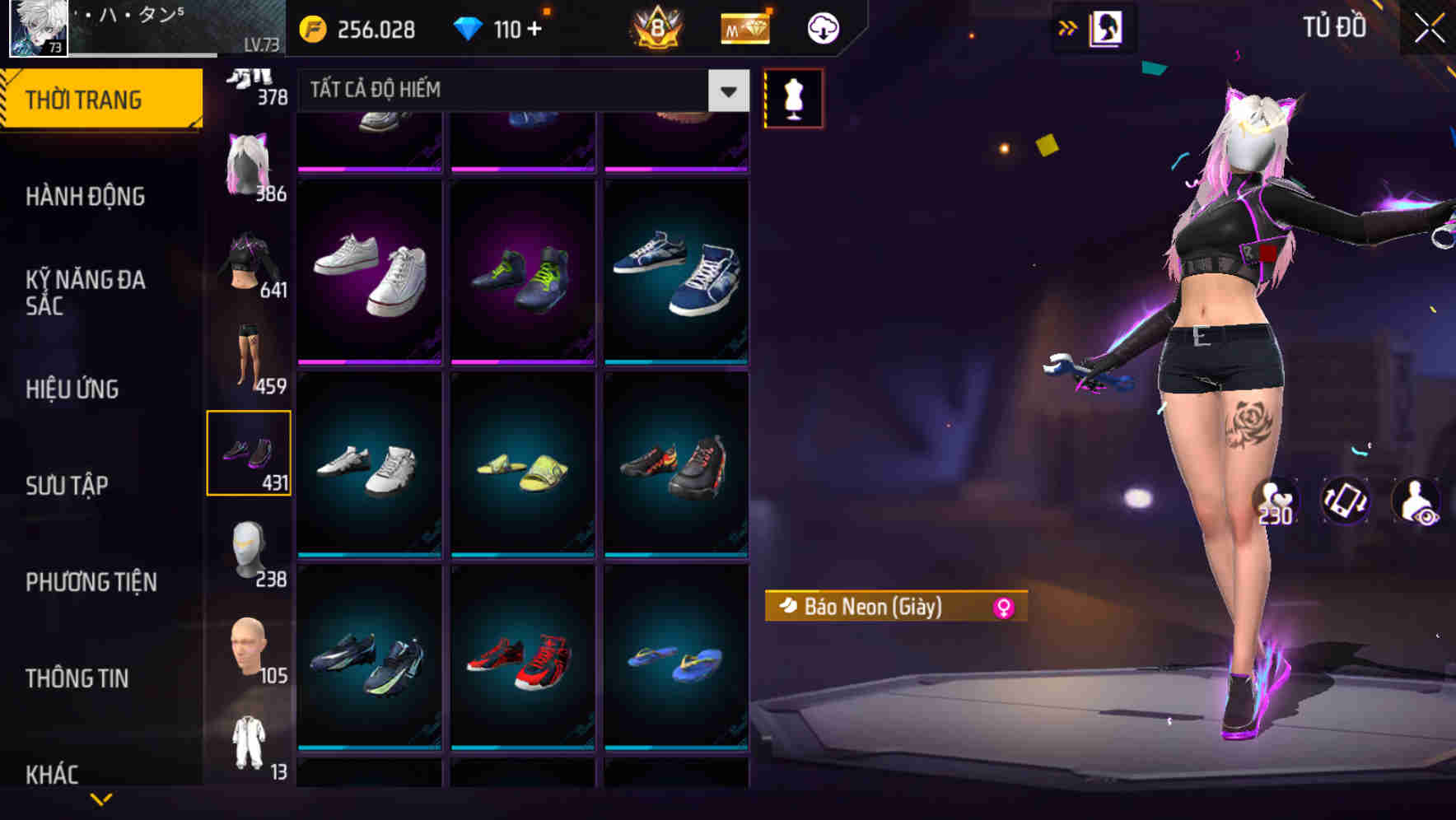Open the SƯU TẬP section
This screenshot has height=820, width=1456.
click(x=68, y=486)
